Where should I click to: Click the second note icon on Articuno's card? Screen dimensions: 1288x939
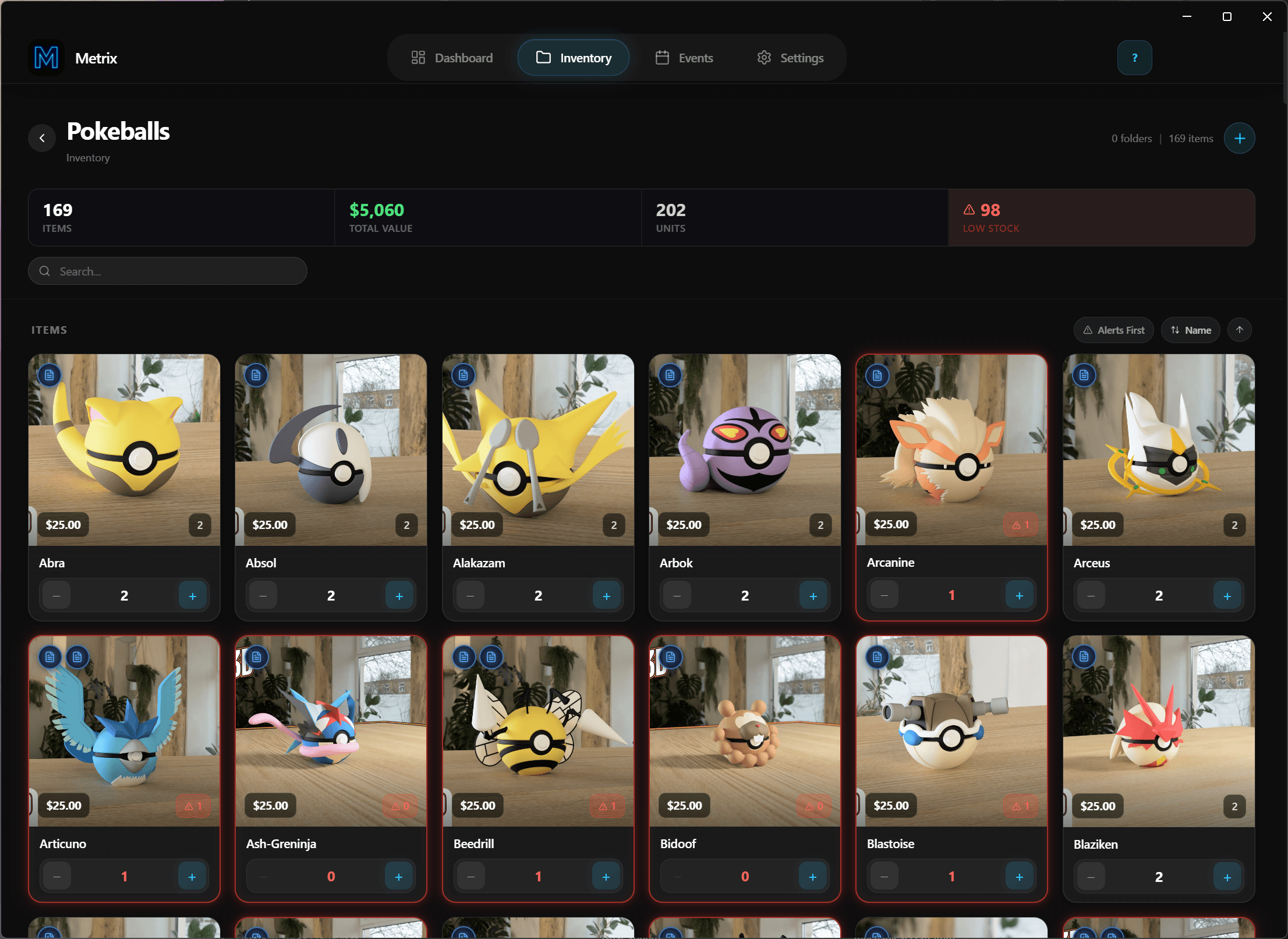click(x=77, y=657)
